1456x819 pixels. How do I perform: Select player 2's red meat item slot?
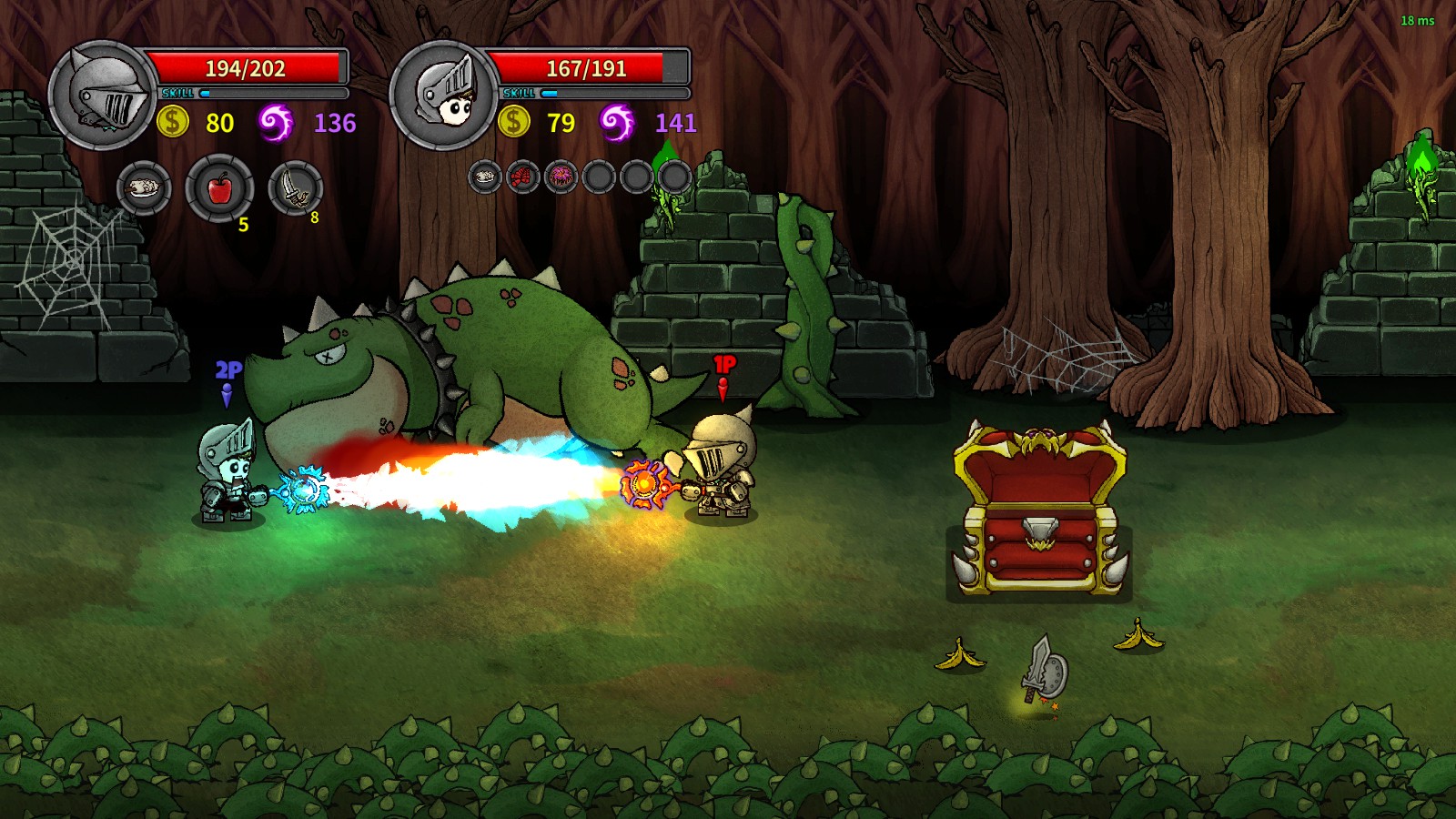(x=522, y=175)
